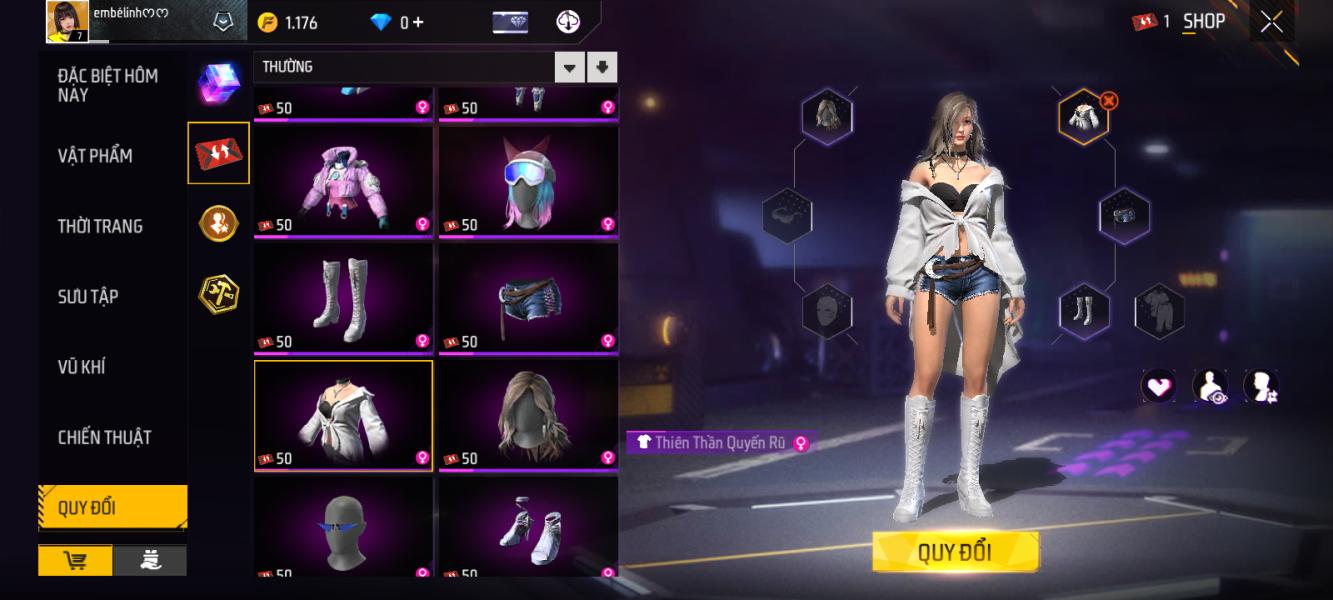Close the shop with the X button
Image resolution: width=1333 pixels, height=600 pixels.
tap(1271, 22)
